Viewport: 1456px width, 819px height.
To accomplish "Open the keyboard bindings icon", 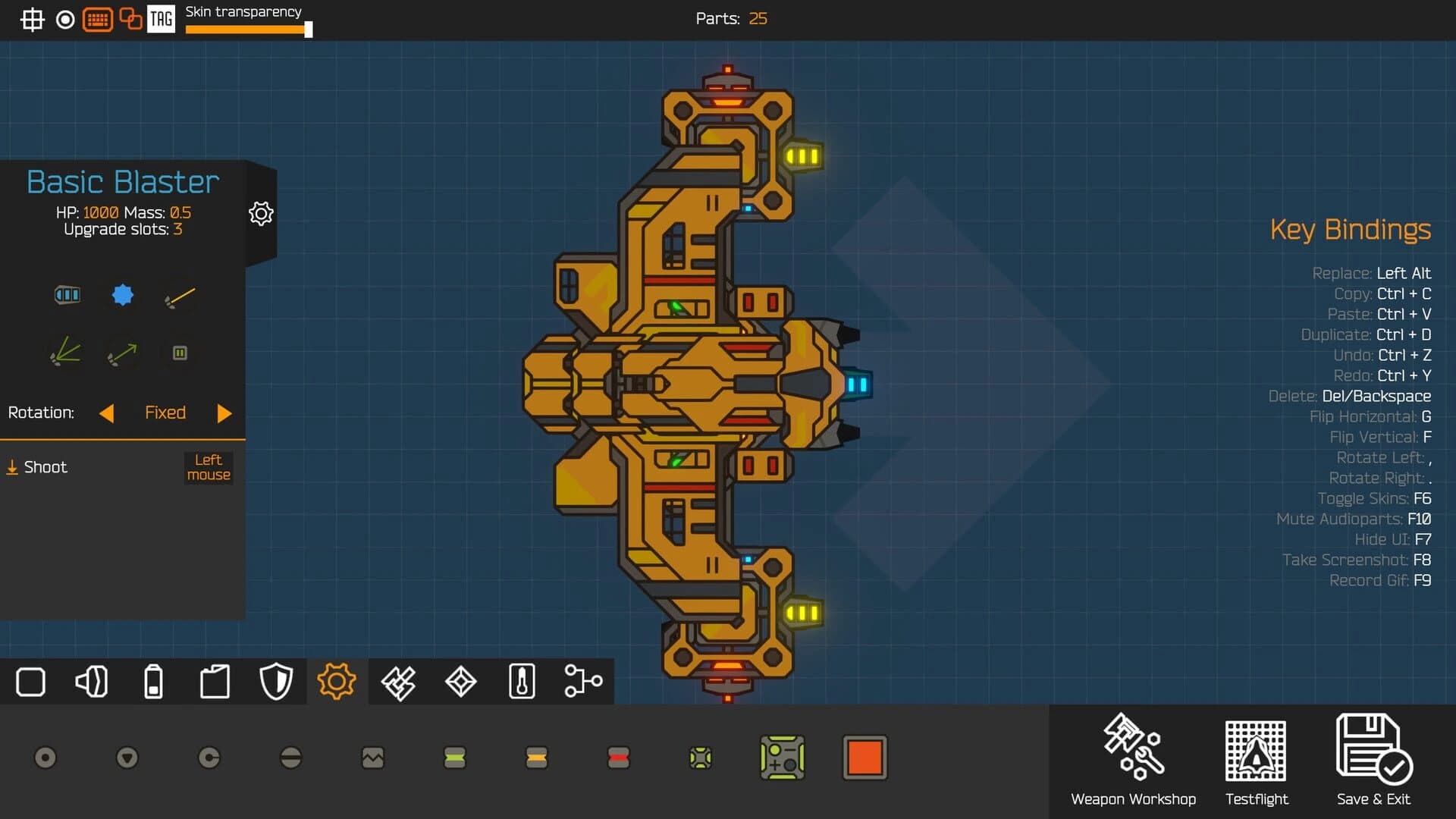I will tap(98, 20).
